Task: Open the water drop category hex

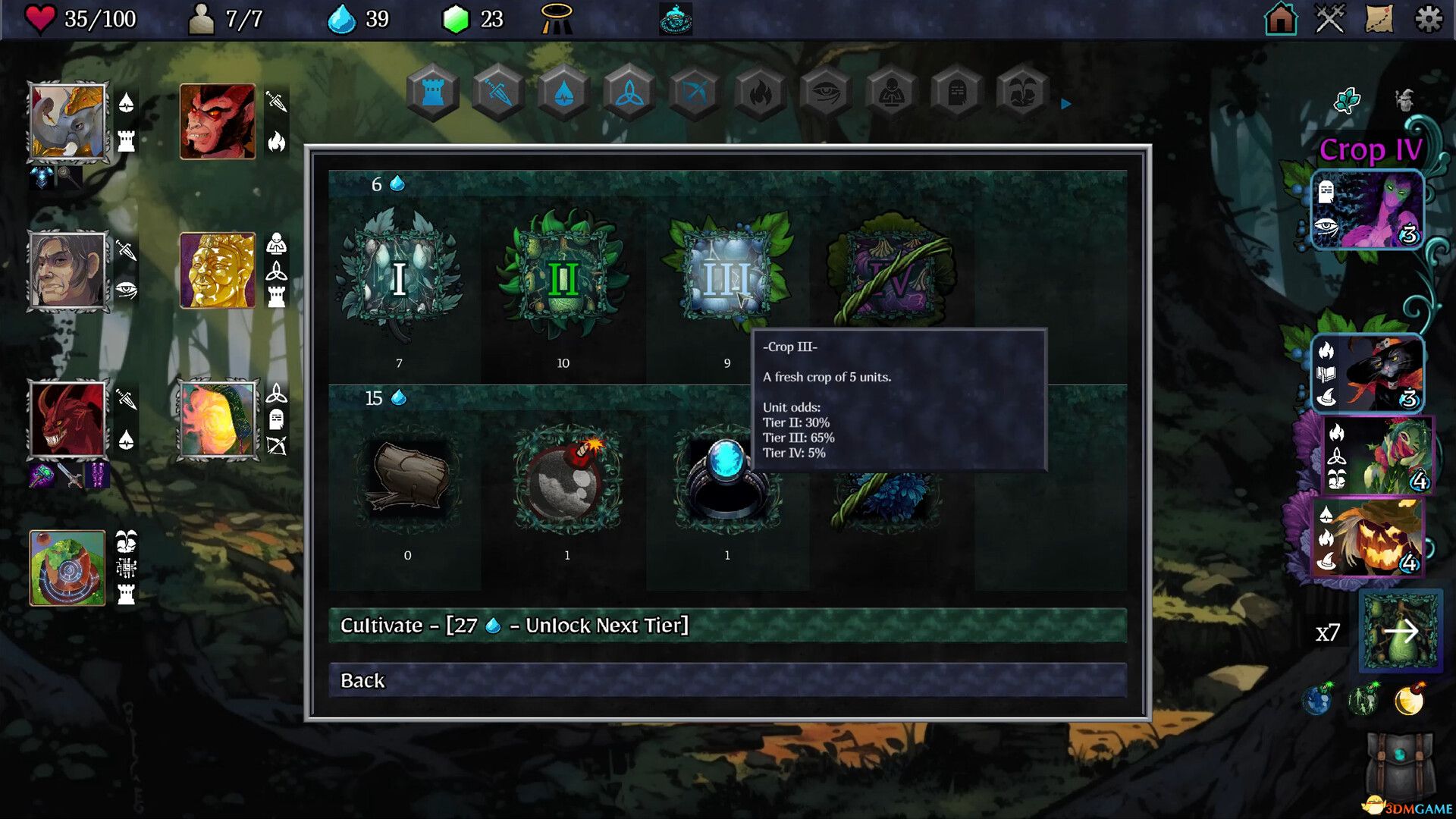Action: click(x=563, y=92)
